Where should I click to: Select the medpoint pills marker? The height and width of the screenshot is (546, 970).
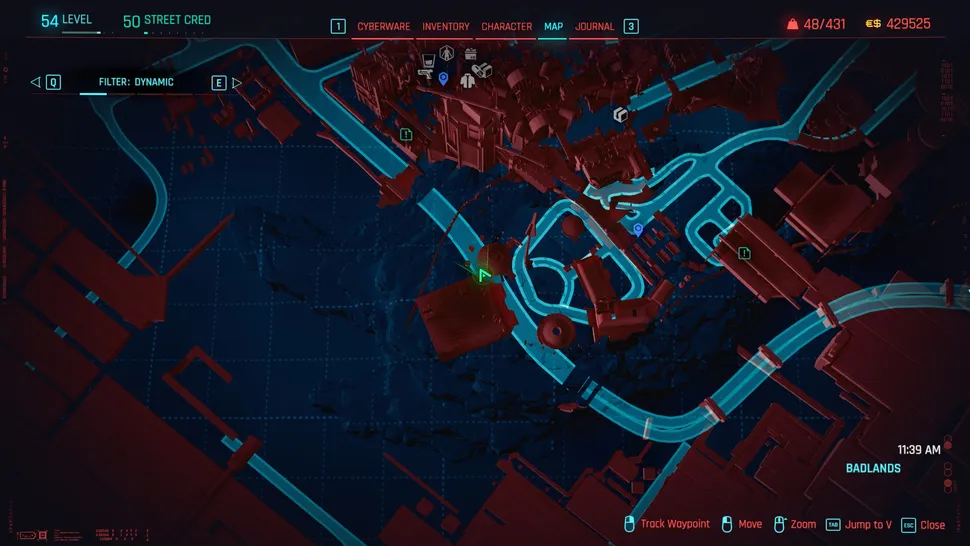click(482, 70)
